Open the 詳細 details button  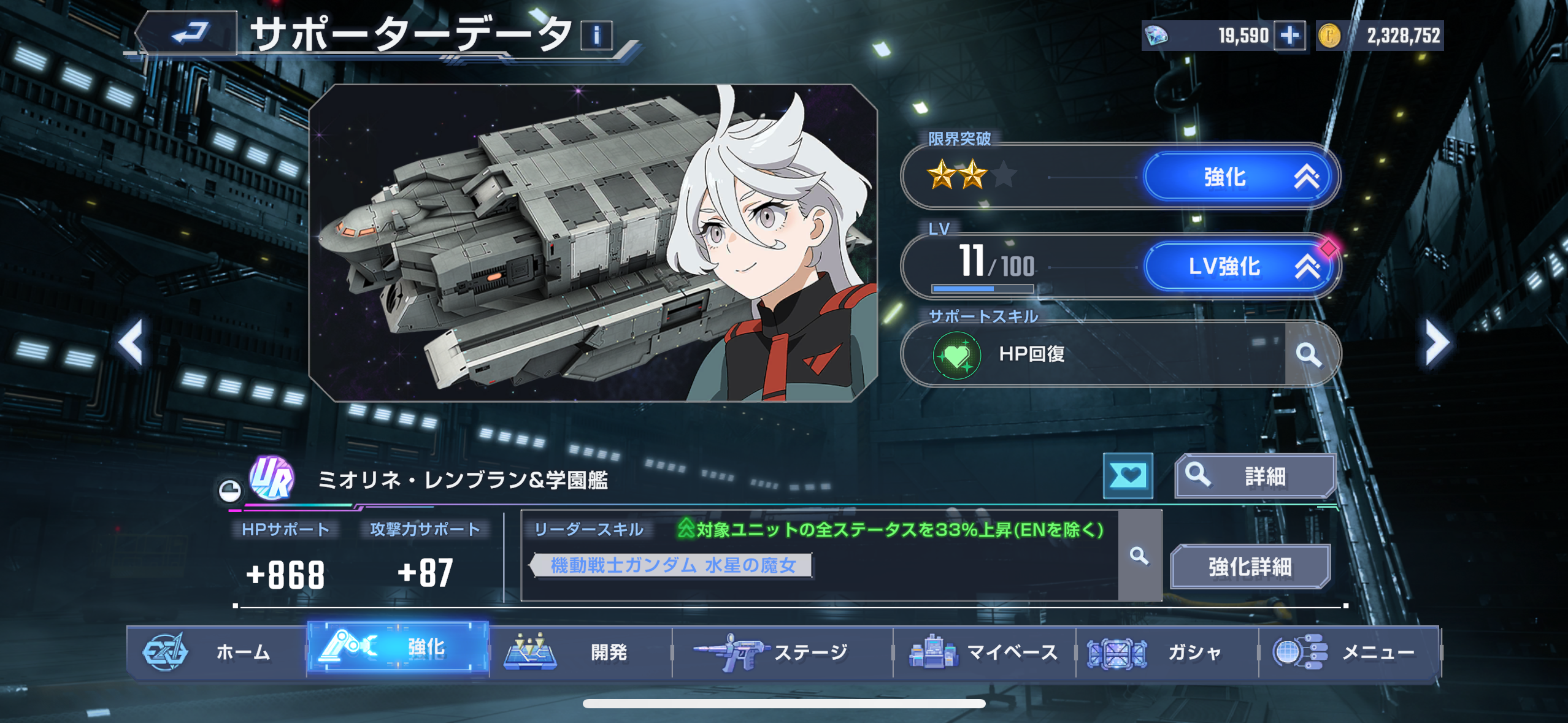[1255, 476]
